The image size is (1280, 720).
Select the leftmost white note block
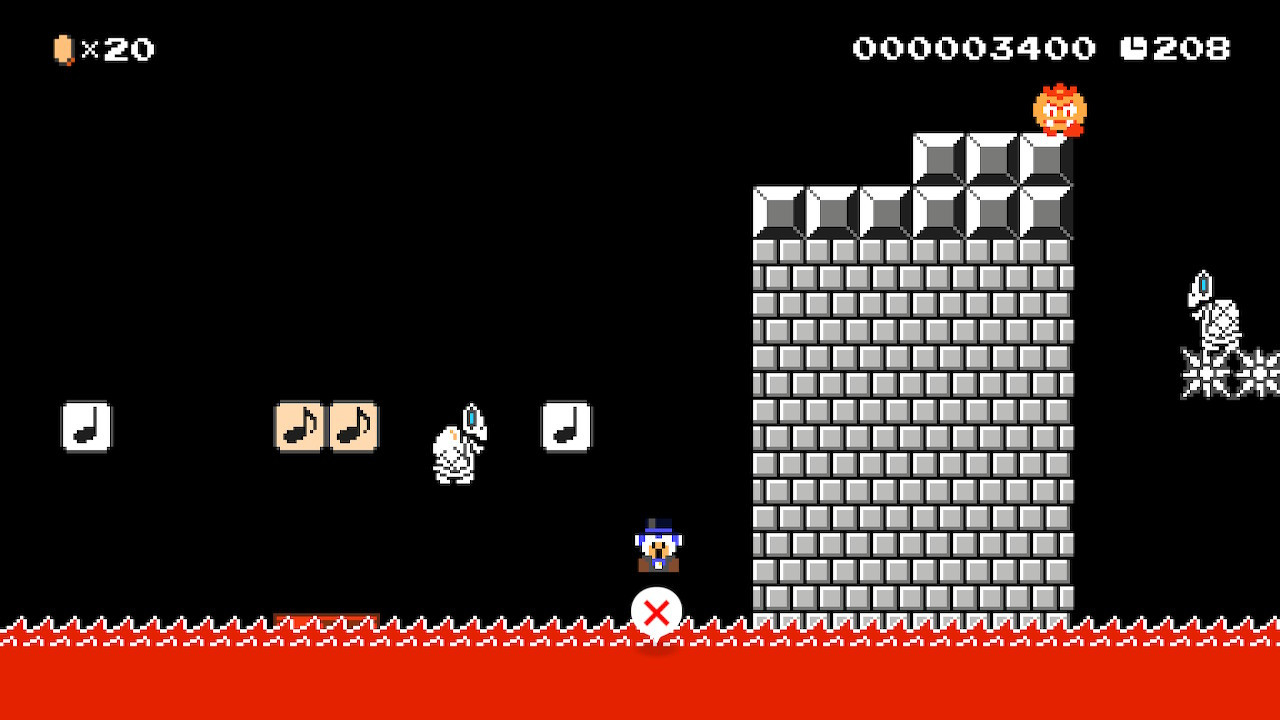tap(87, 425)
